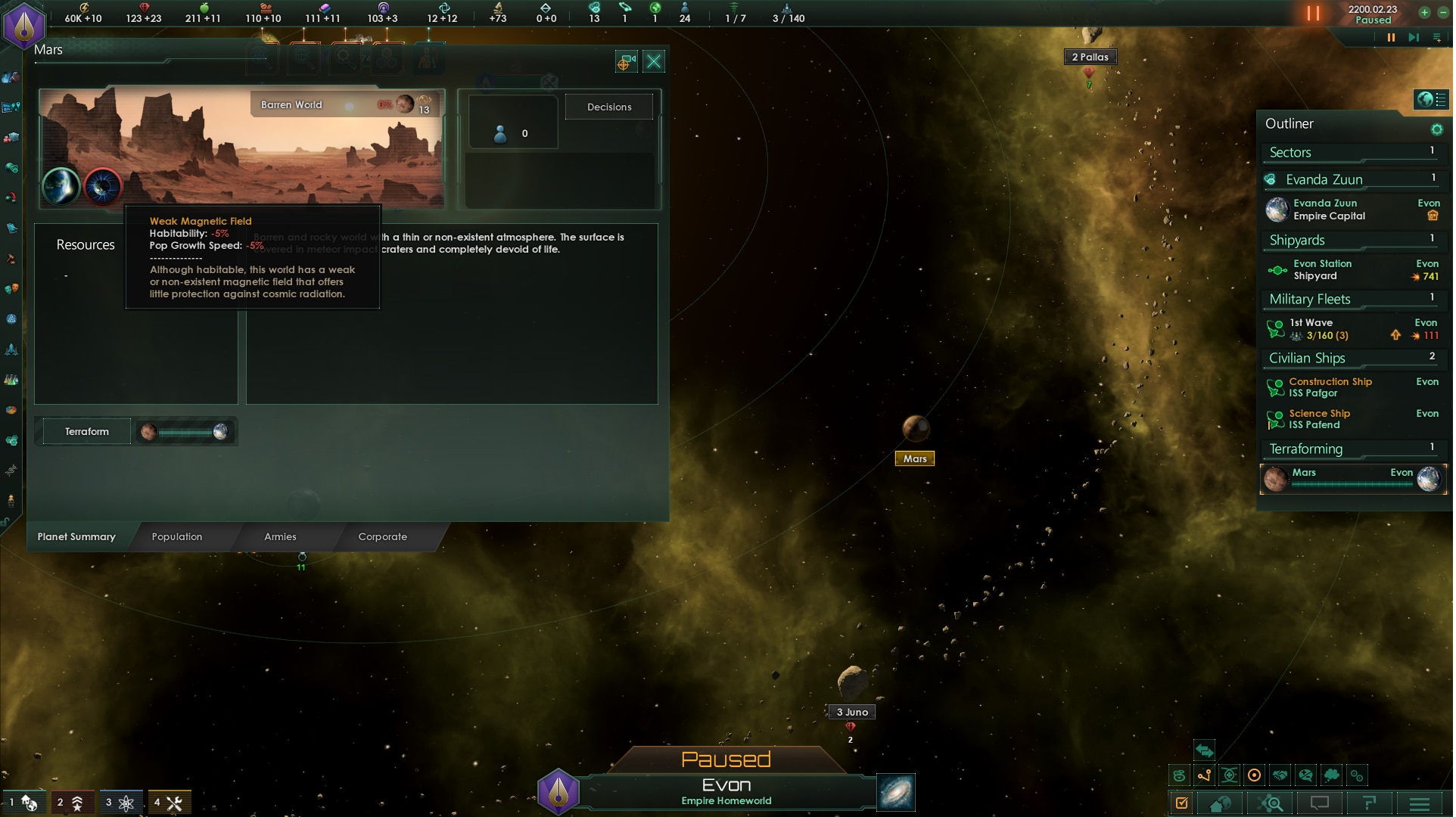This screenshot has width=1456, height=817.
Task: Switch to the Population tab
Action: 177,537
